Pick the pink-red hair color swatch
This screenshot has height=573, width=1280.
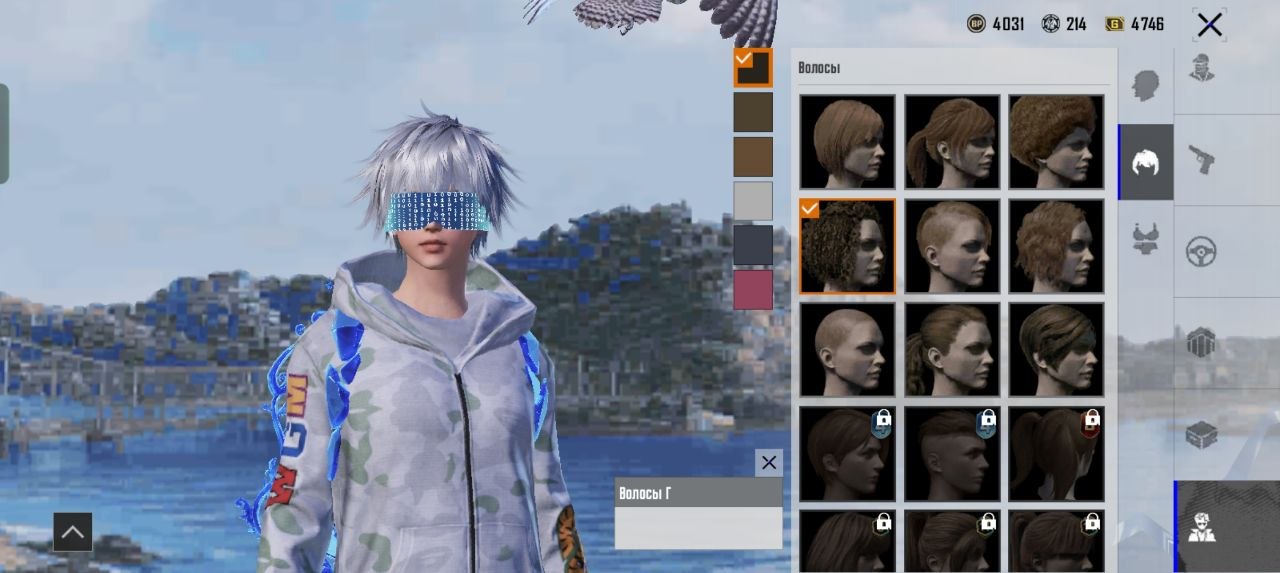[x=753, y=290]
